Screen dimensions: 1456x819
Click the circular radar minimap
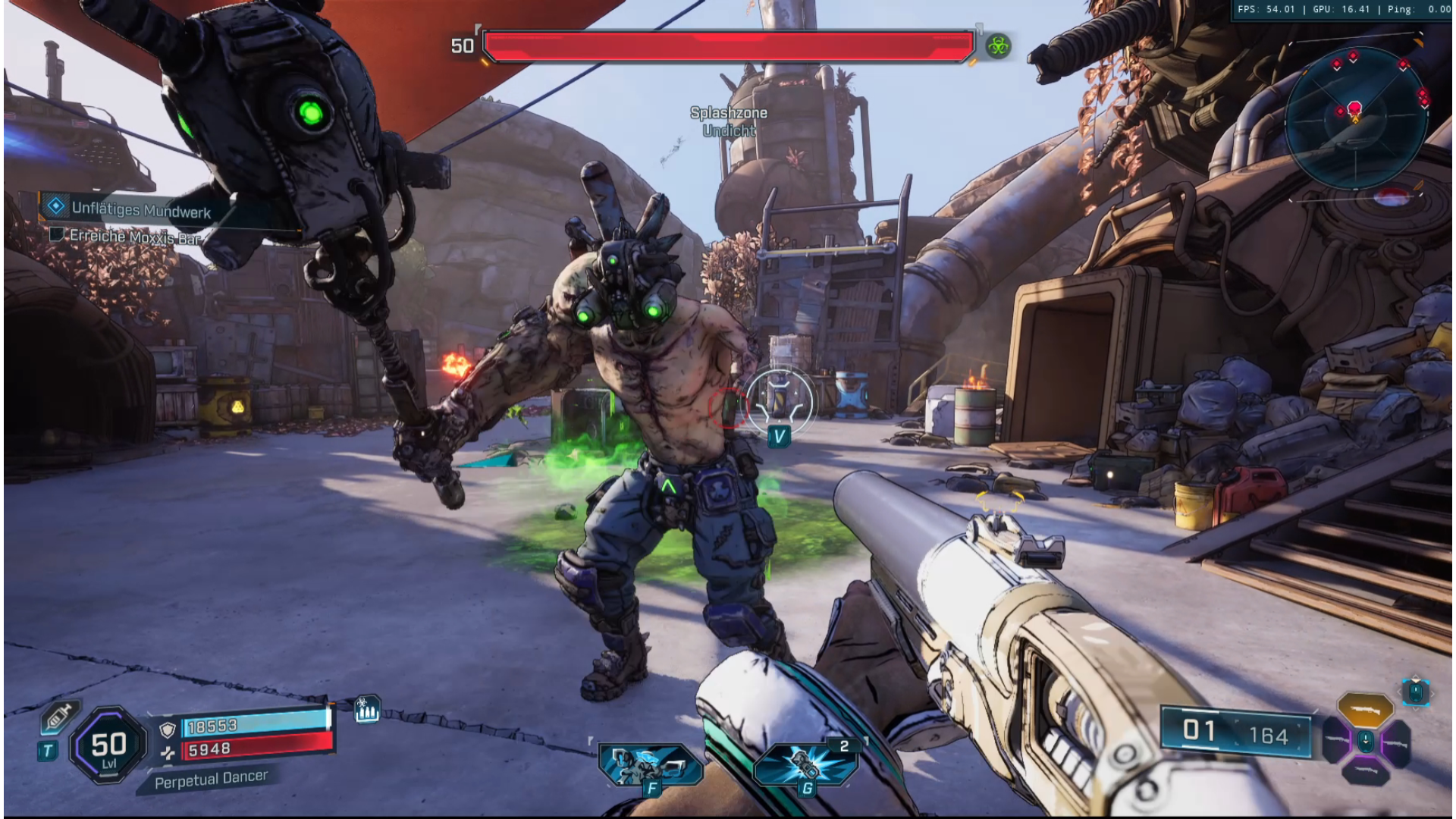point(1355,118)
